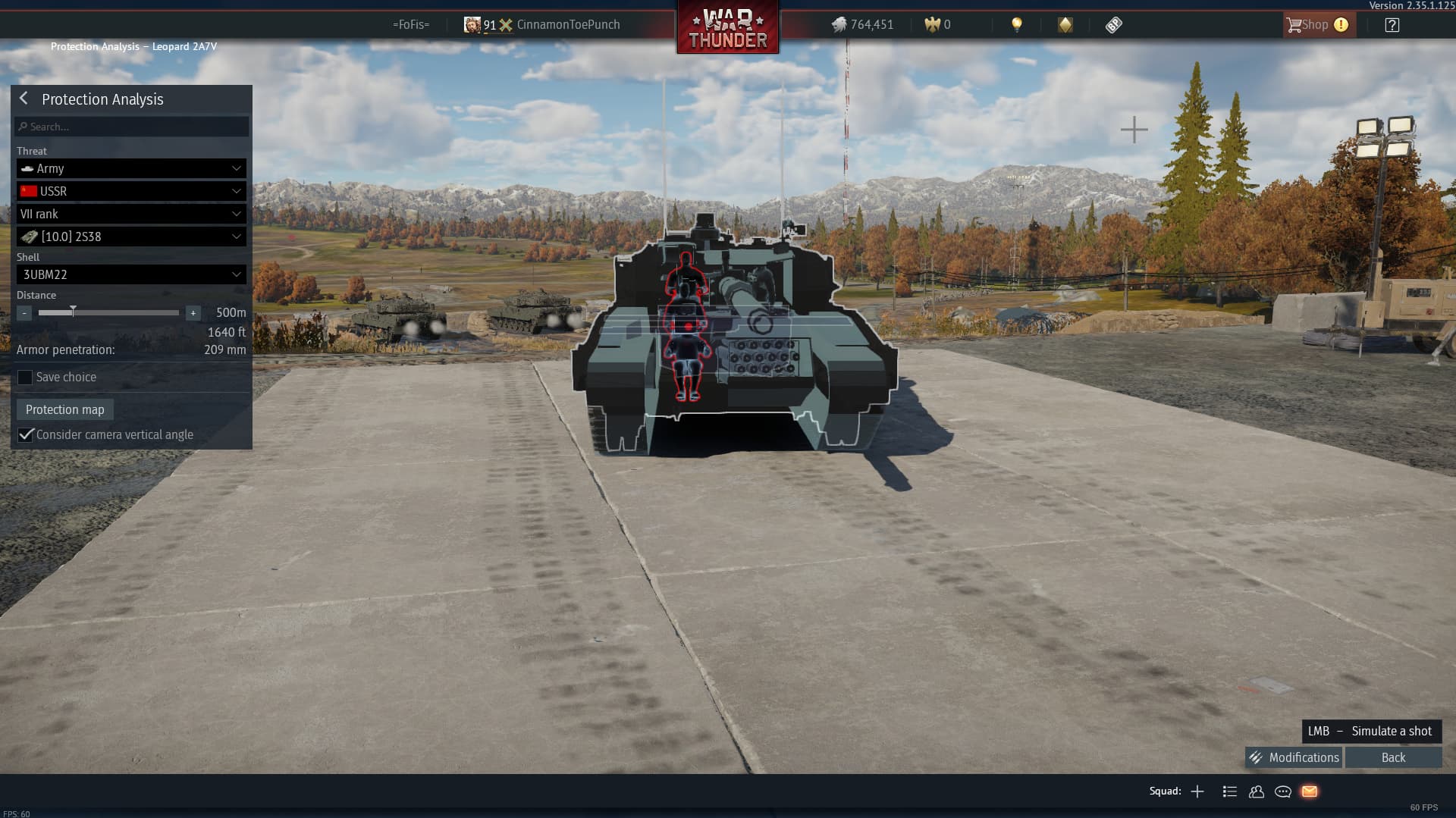Open the glowing mail inbox icon
This screenshot has height=818, width=1456.
coord(1310,791)
